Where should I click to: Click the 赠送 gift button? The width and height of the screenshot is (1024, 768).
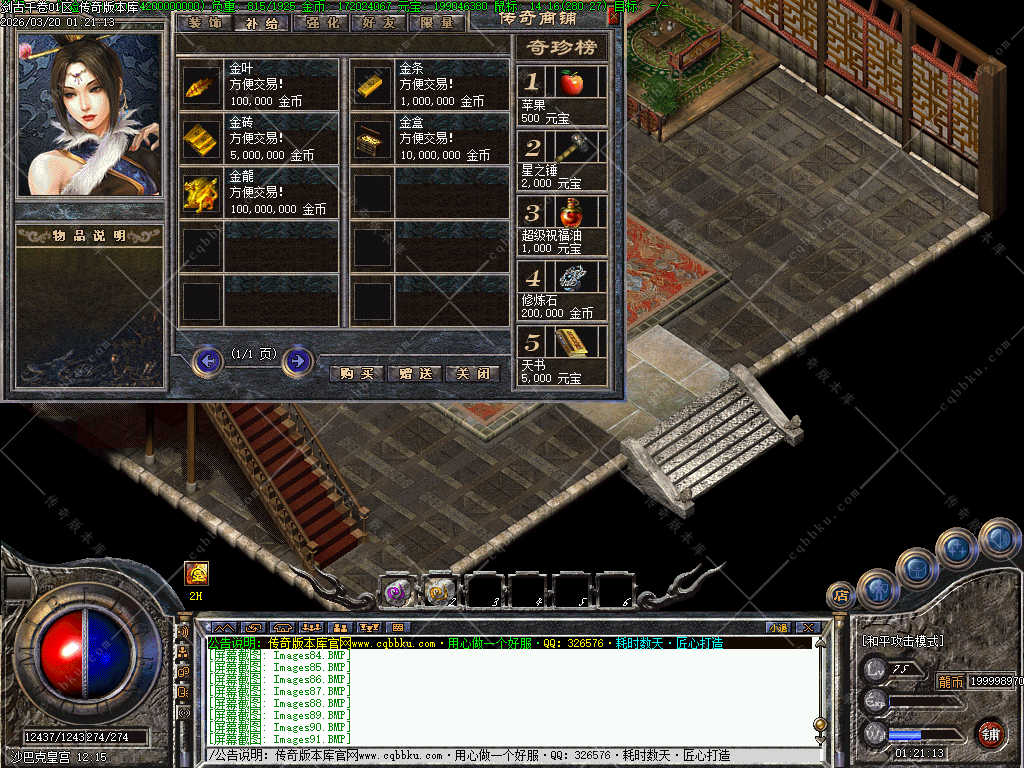pos(414,373)
